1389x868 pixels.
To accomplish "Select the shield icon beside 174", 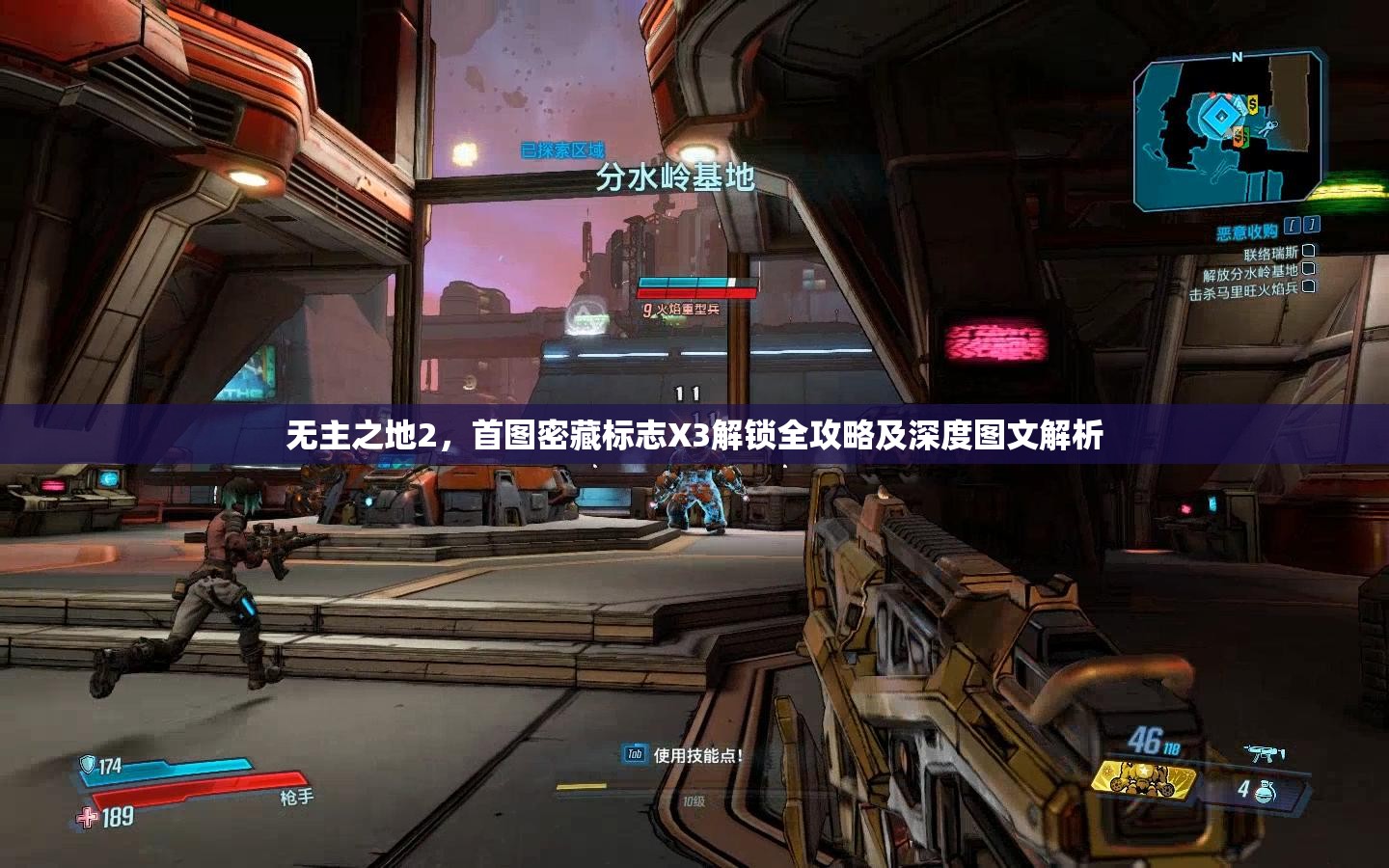I will [88, 764].
